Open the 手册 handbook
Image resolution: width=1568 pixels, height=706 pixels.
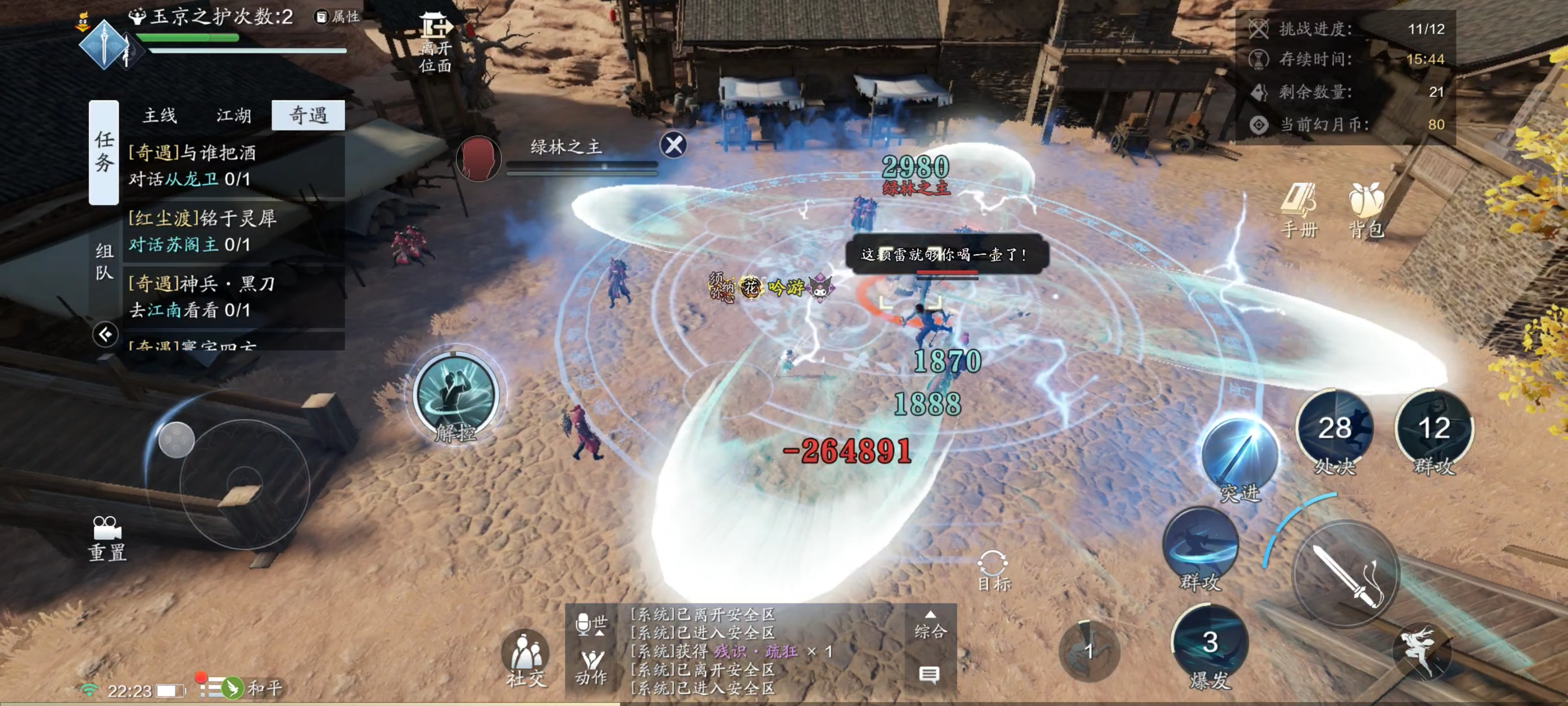pyautogui.click(x=1299, y=210)
